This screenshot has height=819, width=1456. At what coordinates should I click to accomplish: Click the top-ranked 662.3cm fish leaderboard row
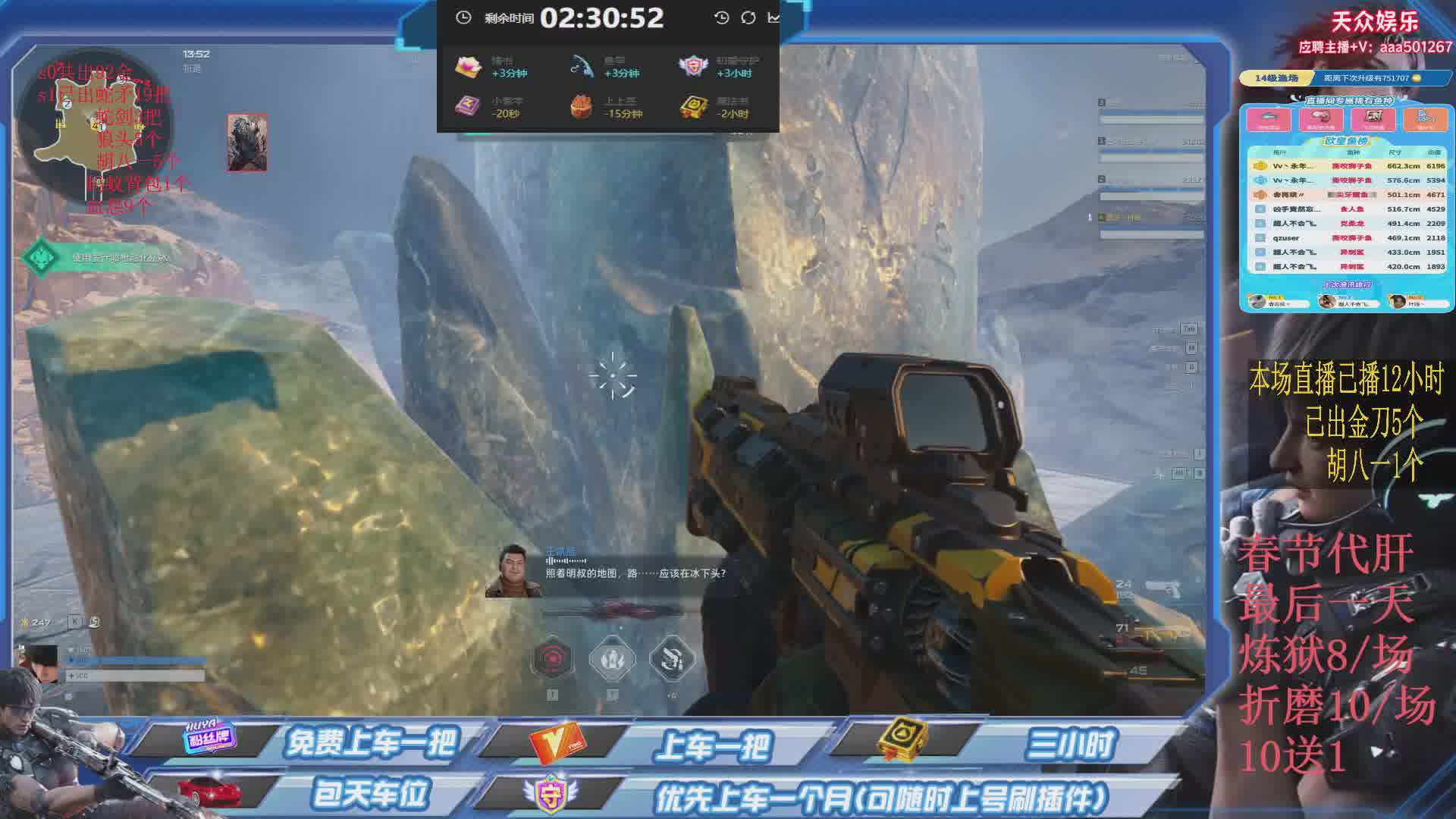click(x=1346, y=165)
